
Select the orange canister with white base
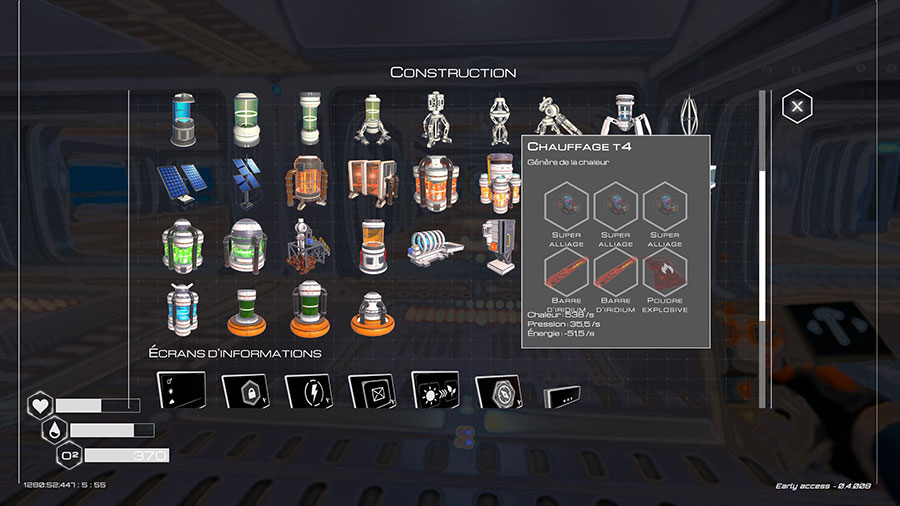tap(371, 245)
